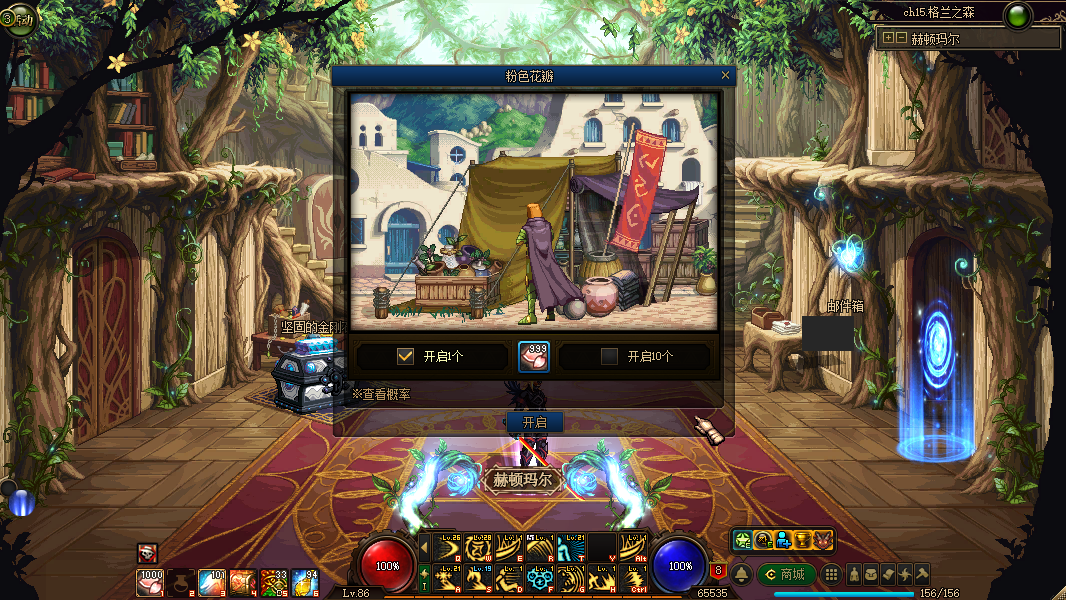The width and height of the screenshot is (1066, 600).
Task: Close the 粉色花瓣 window
Action: [725, 75]
